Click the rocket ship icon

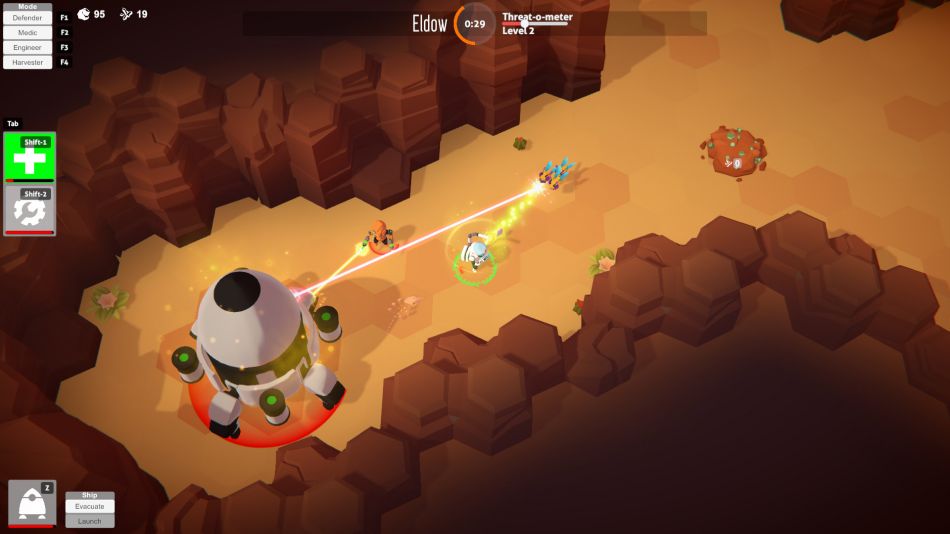coord(31,503)
